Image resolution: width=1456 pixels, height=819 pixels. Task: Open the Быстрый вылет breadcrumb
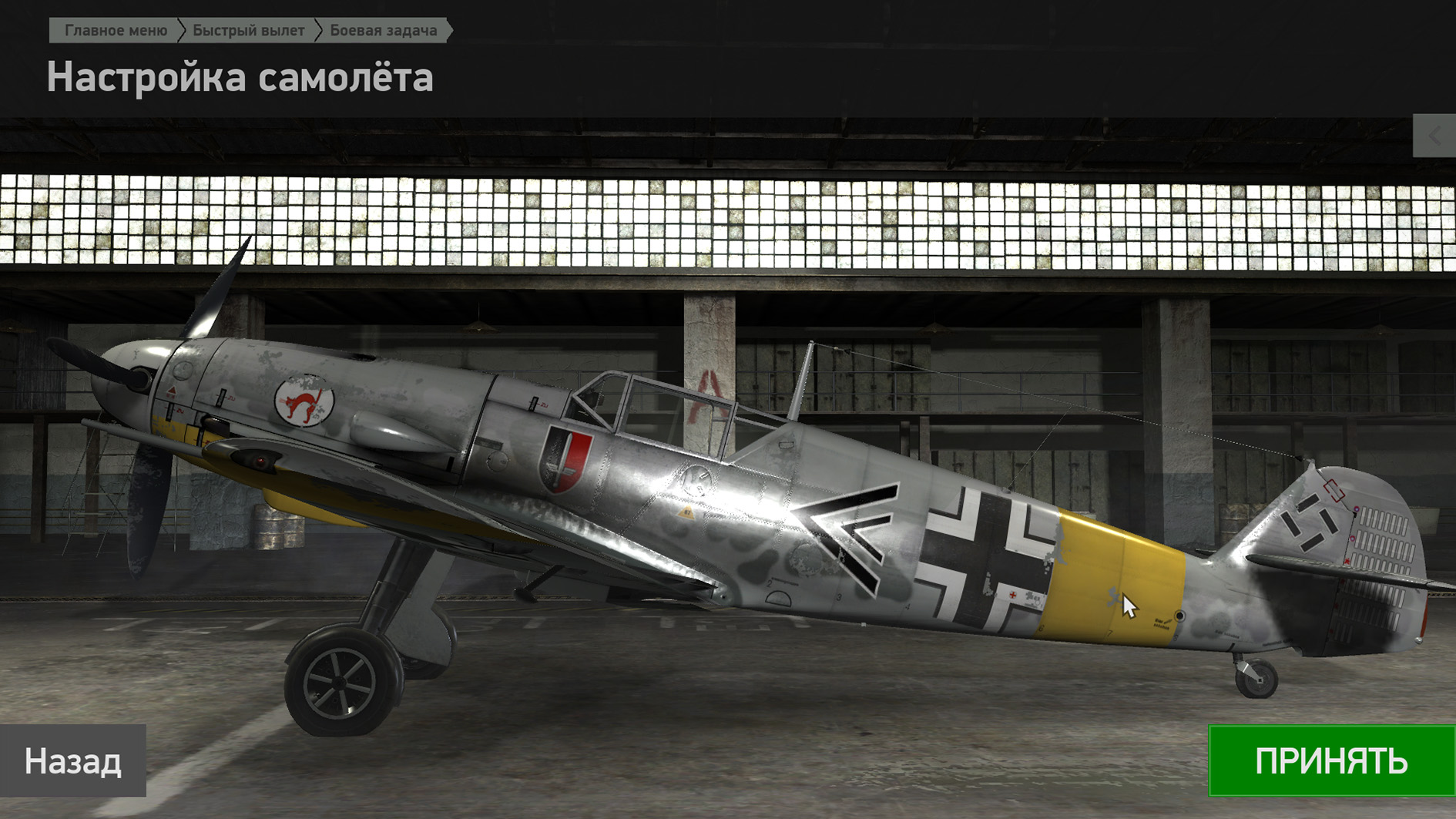click(248, 31)
